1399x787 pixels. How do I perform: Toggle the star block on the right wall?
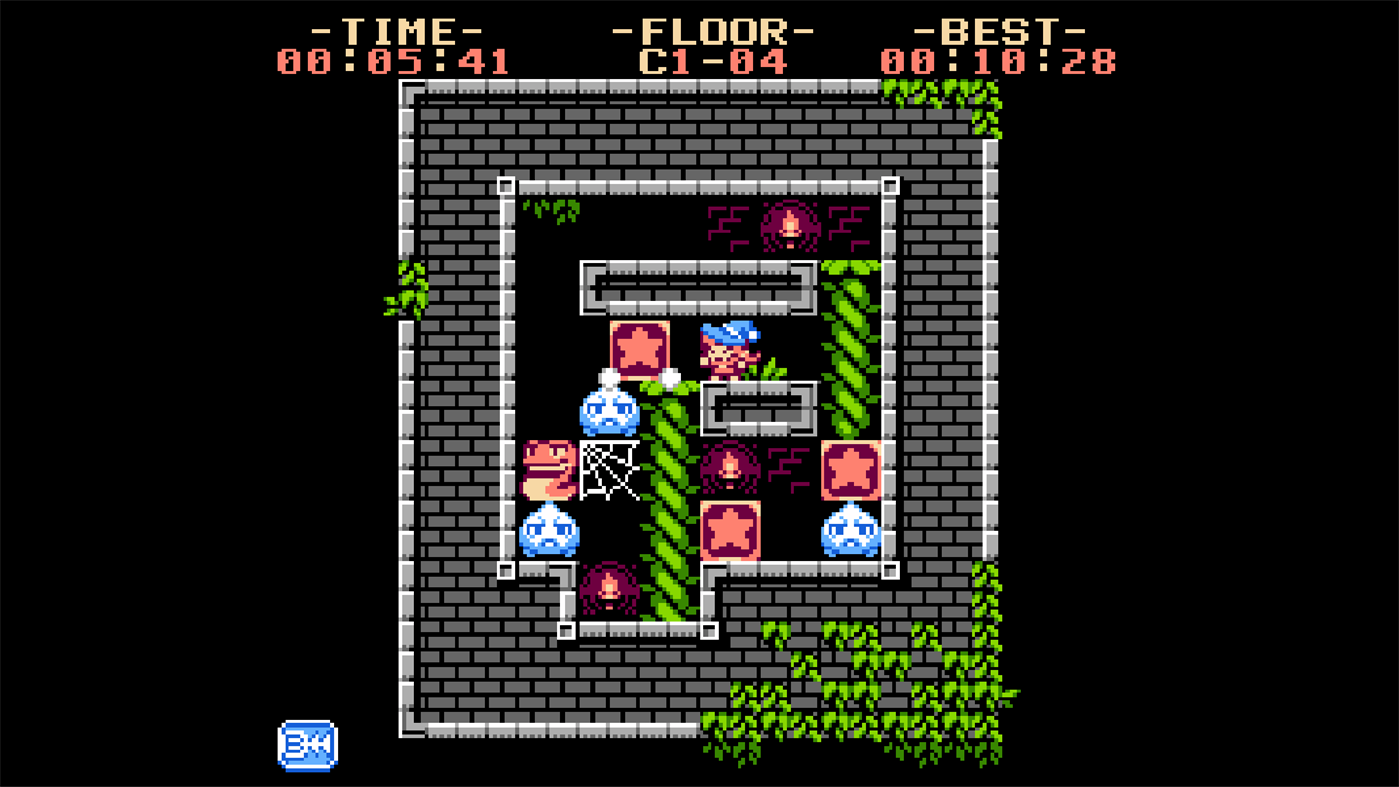[849, 470]
